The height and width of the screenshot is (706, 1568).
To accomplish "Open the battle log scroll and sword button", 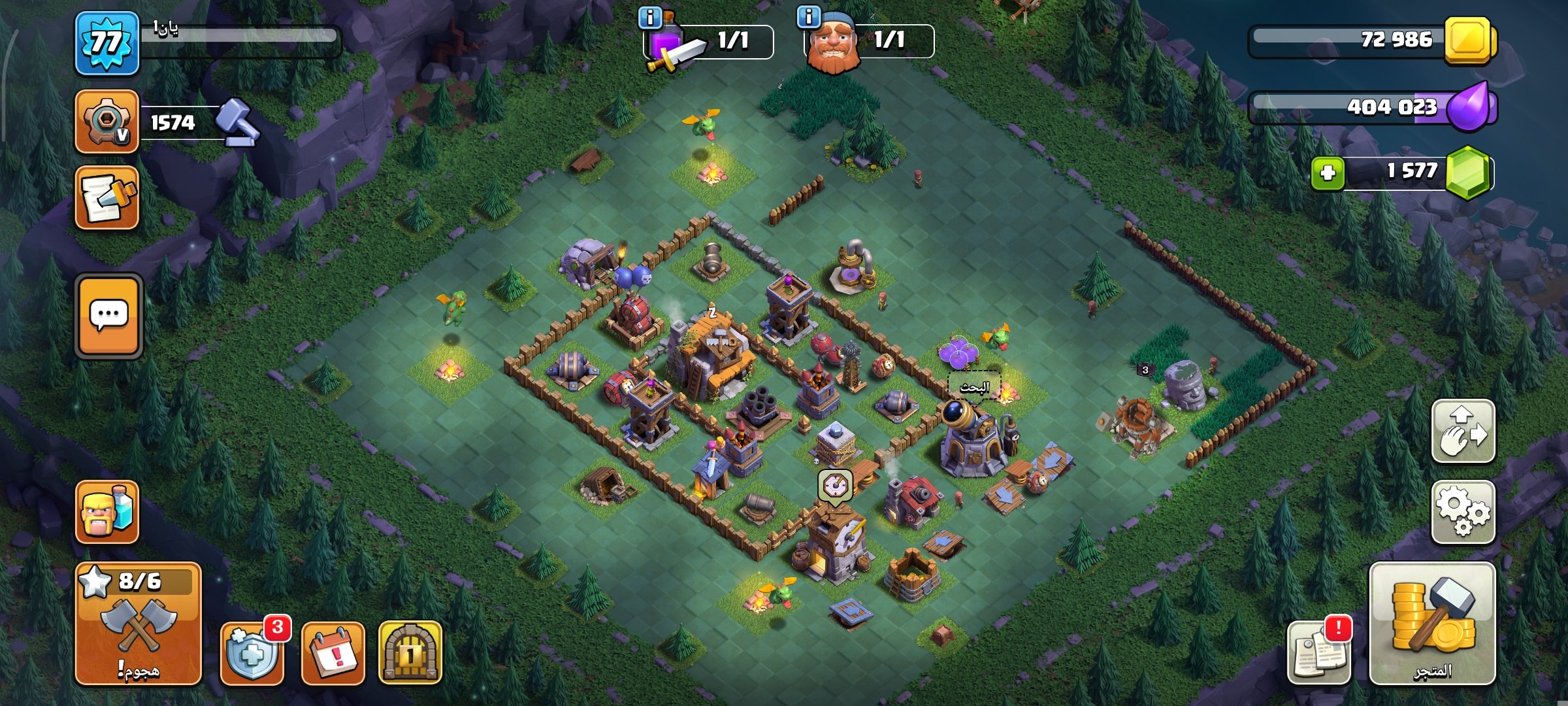I will click(107, 198).
